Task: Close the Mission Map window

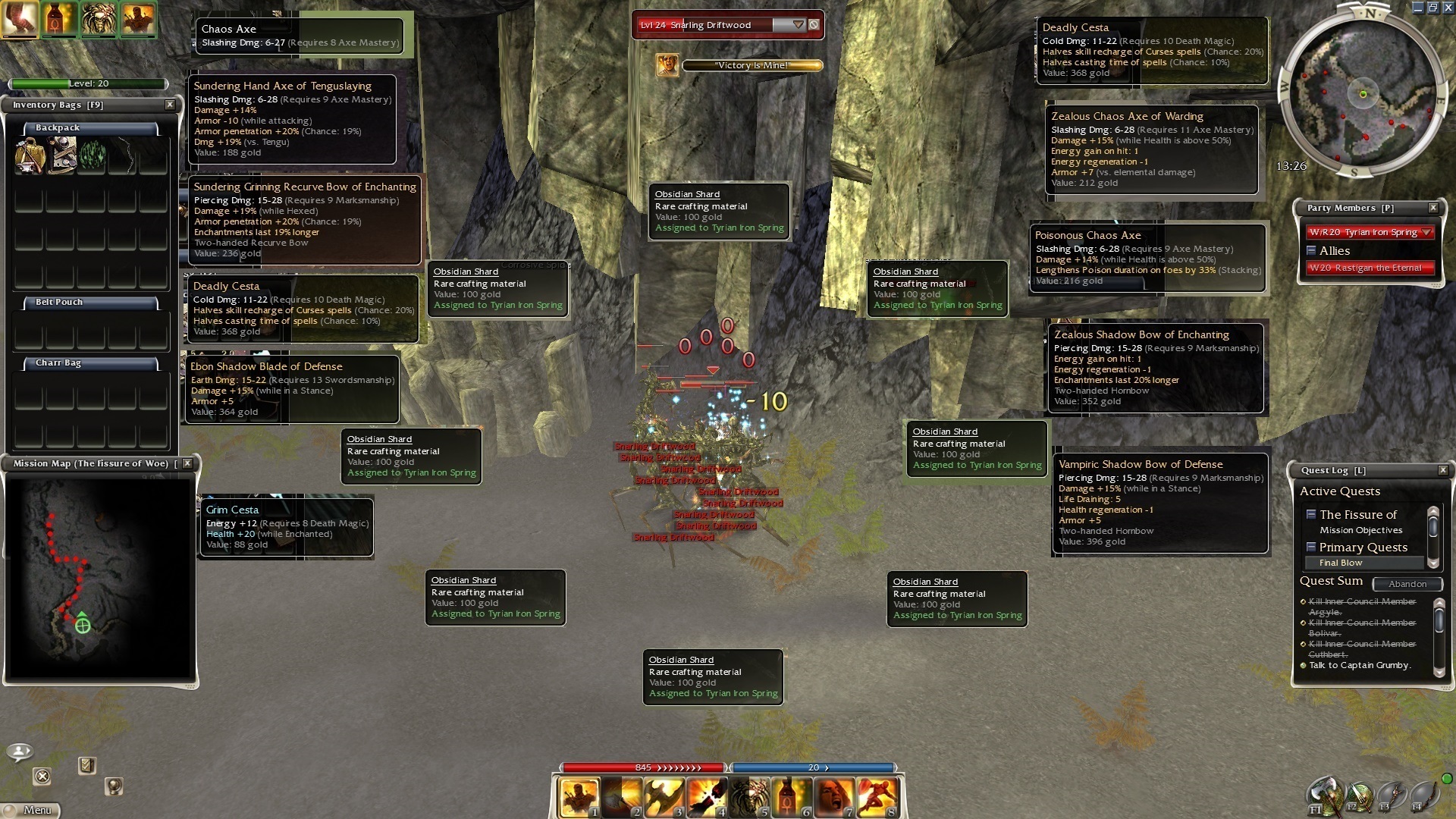Action: [187, 463]
